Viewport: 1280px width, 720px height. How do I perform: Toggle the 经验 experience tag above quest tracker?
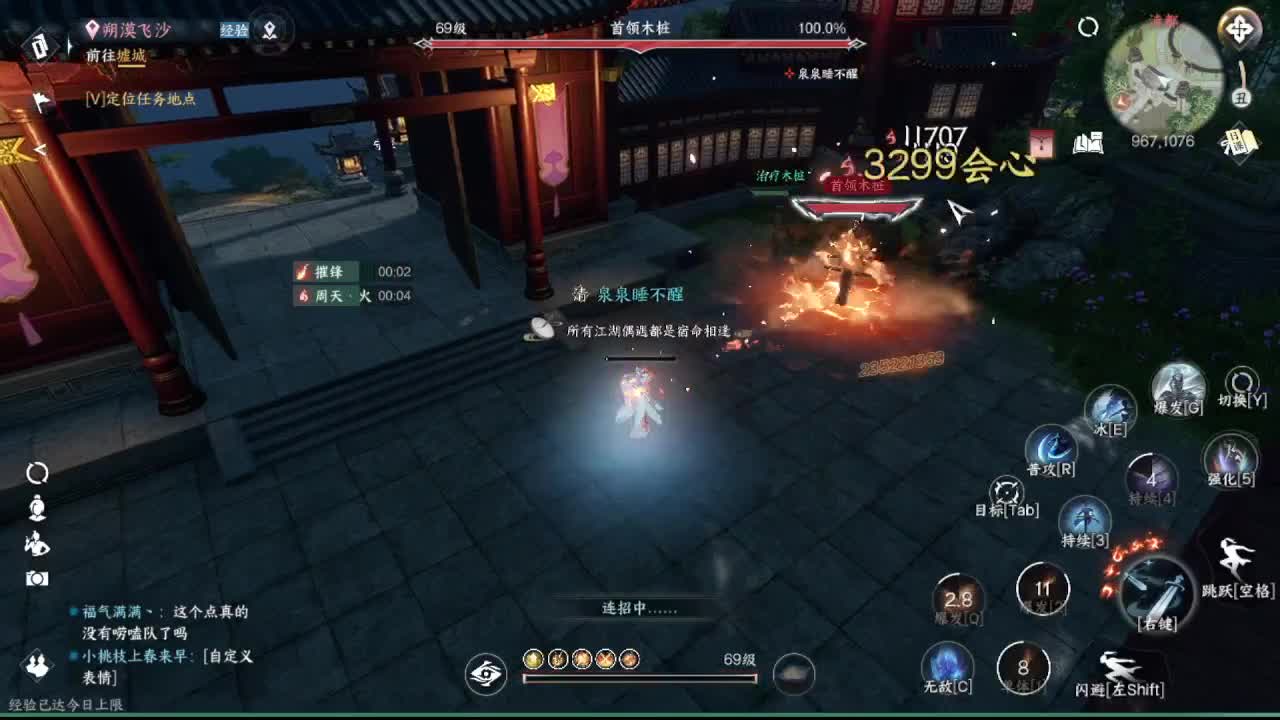coord(237,31)
